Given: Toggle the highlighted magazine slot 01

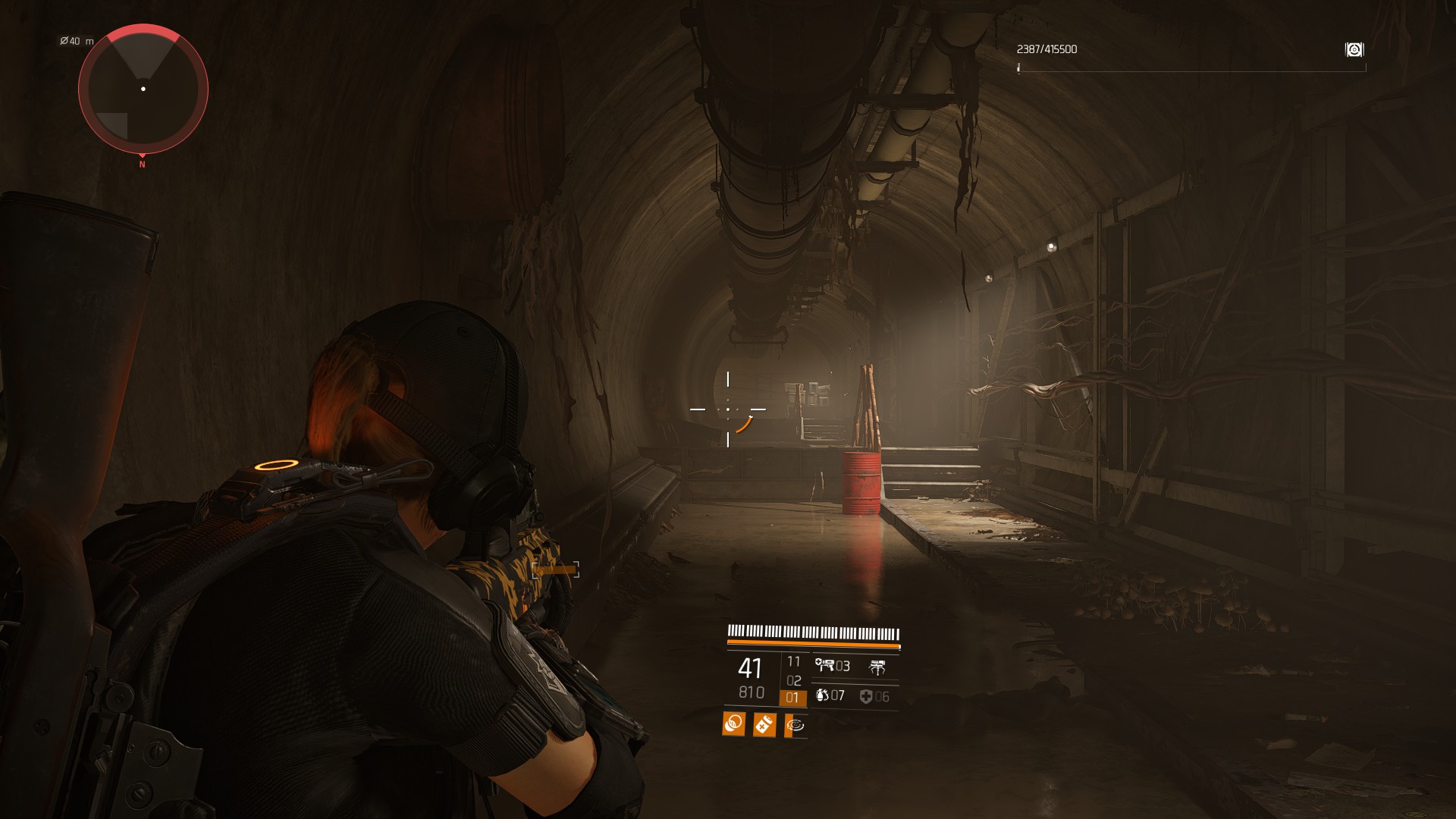Looking at the screenshot, I should (793, 697).
